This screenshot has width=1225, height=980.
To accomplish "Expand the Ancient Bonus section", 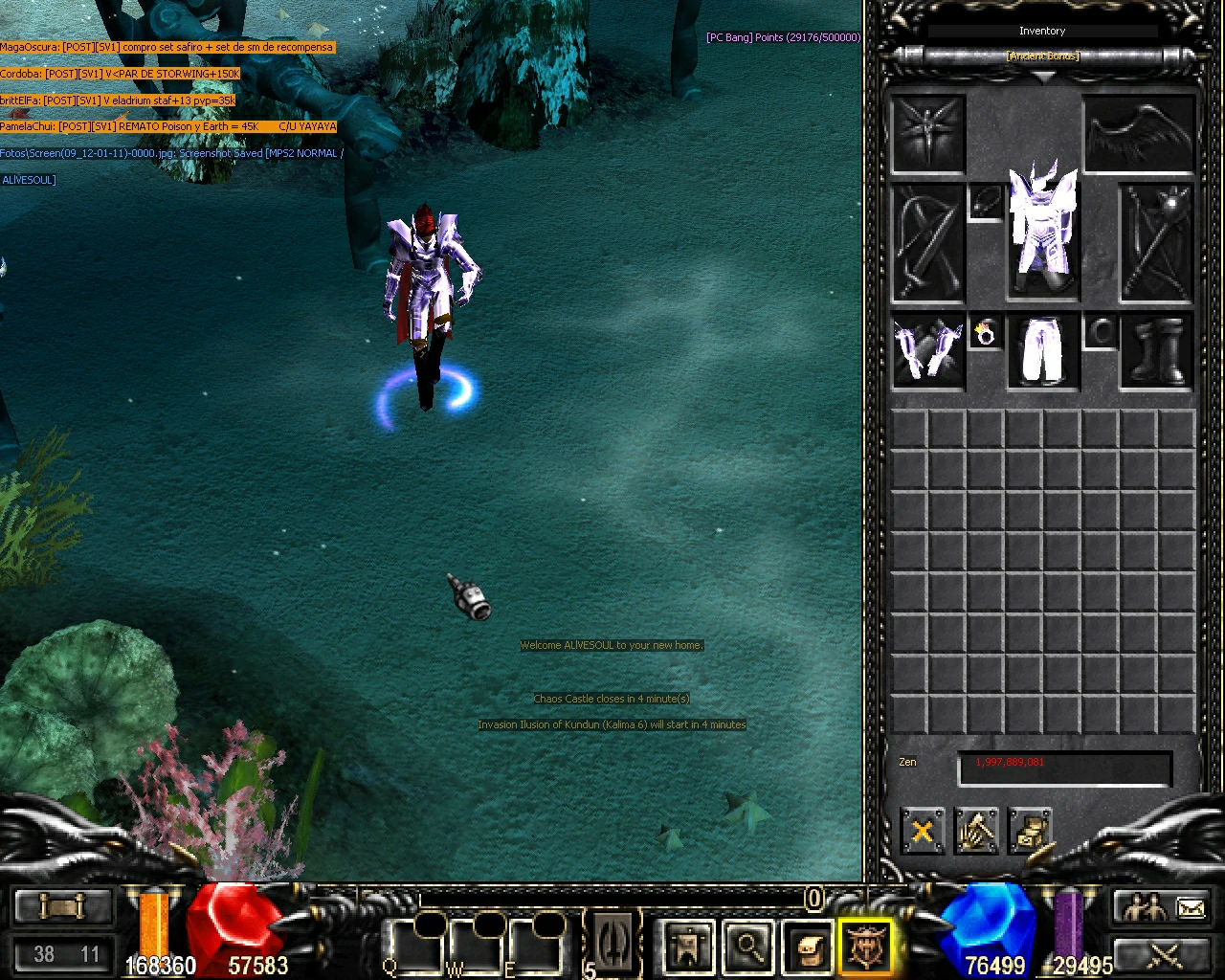I will [x=1041, y=56].
